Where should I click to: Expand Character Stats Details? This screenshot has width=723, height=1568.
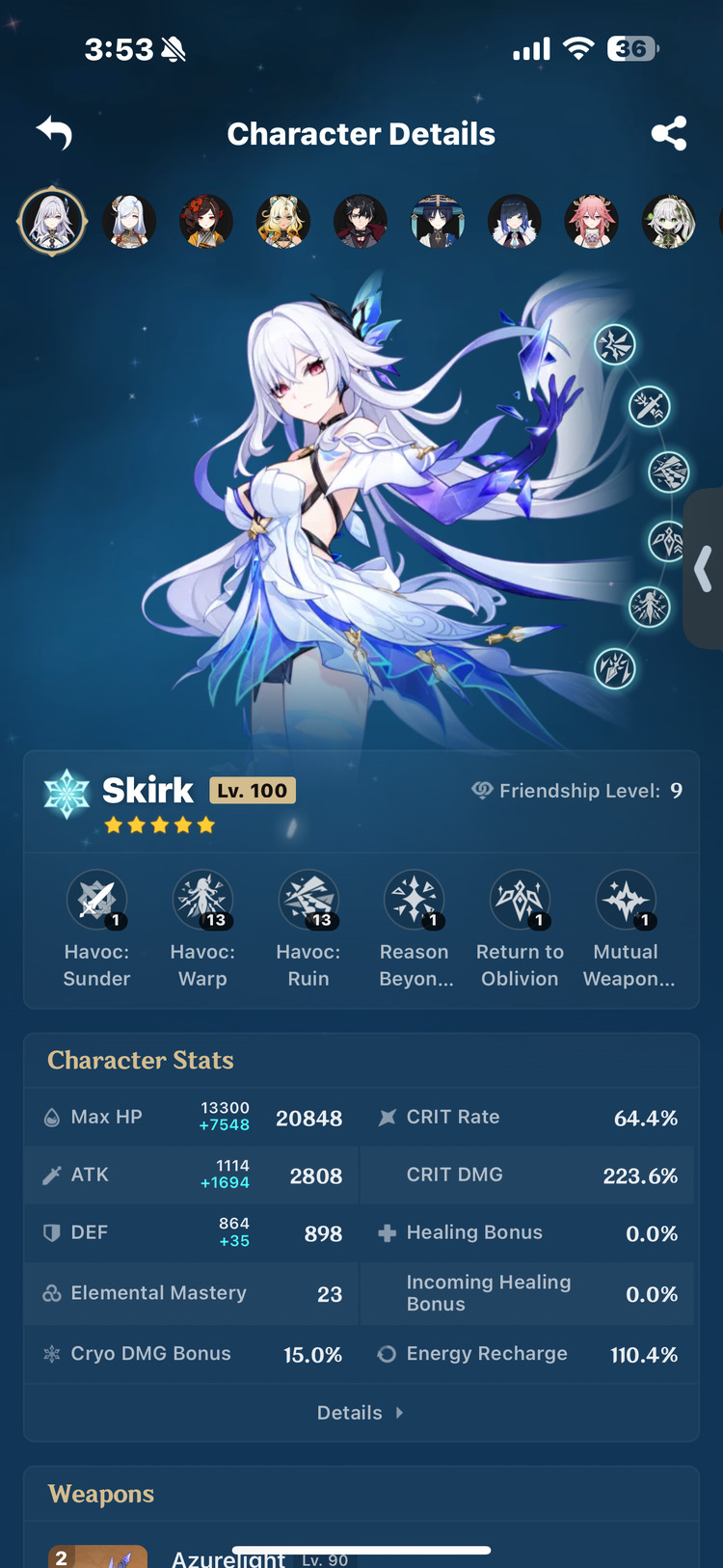point(361,1413)
